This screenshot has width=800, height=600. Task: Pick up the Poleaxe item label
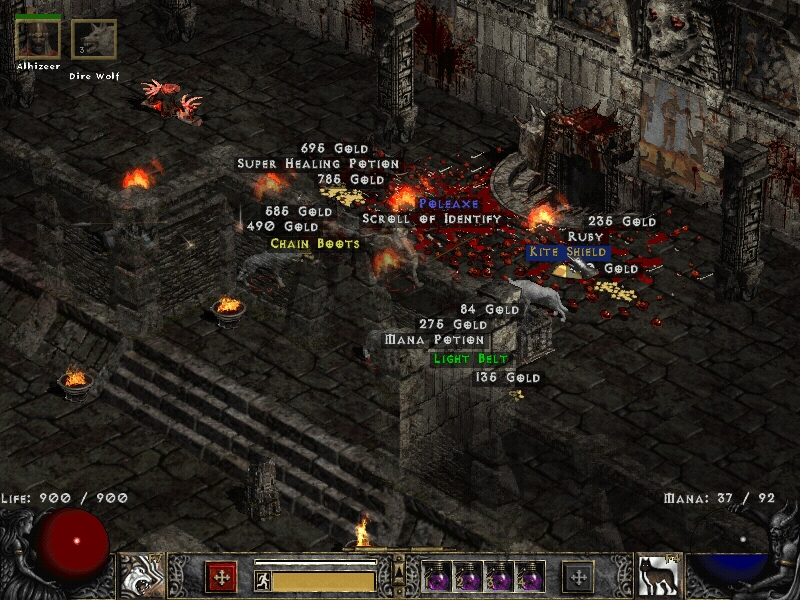pos(449,204)
